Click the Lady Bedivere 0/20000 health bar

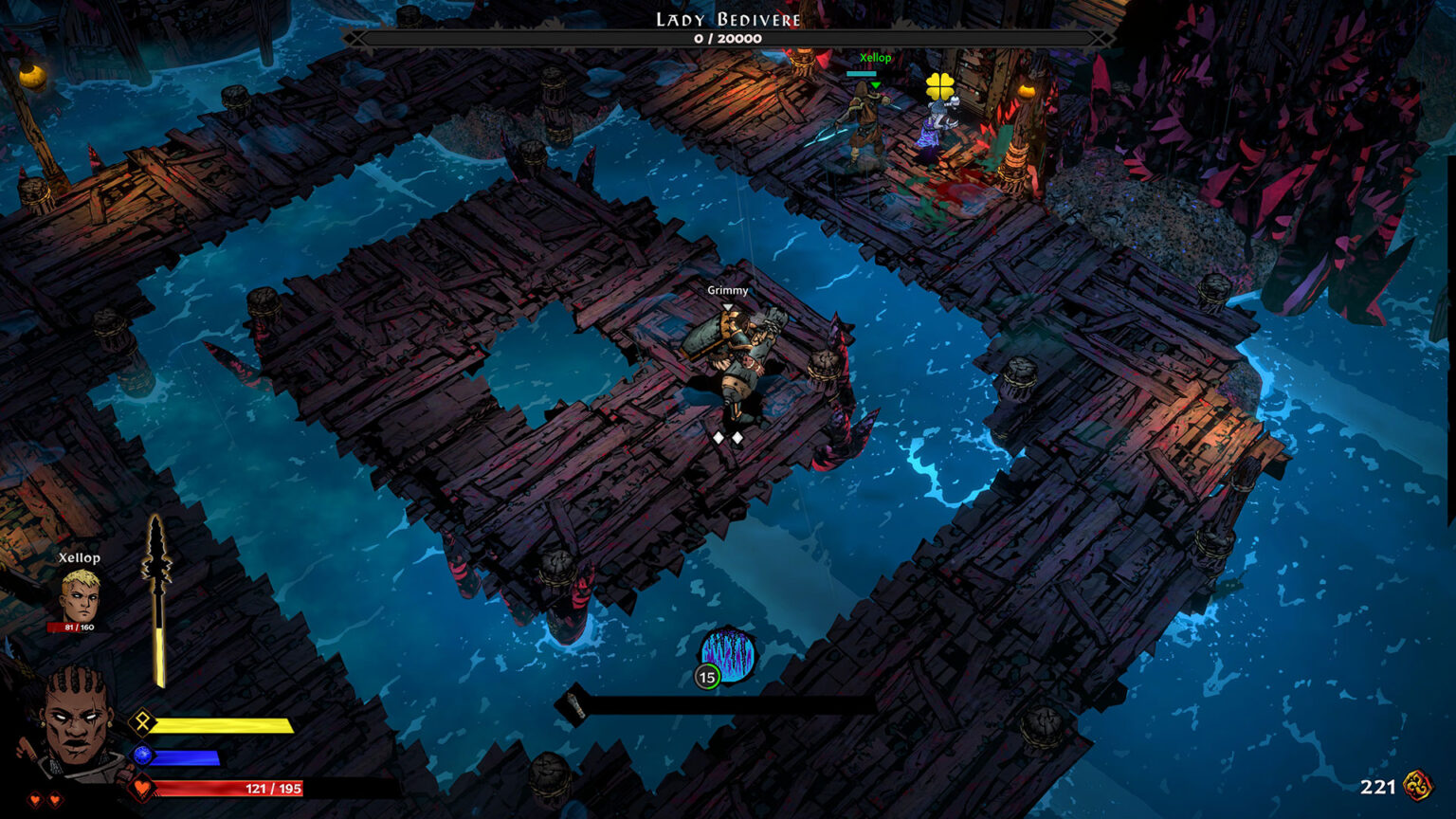tap(728, 37)
